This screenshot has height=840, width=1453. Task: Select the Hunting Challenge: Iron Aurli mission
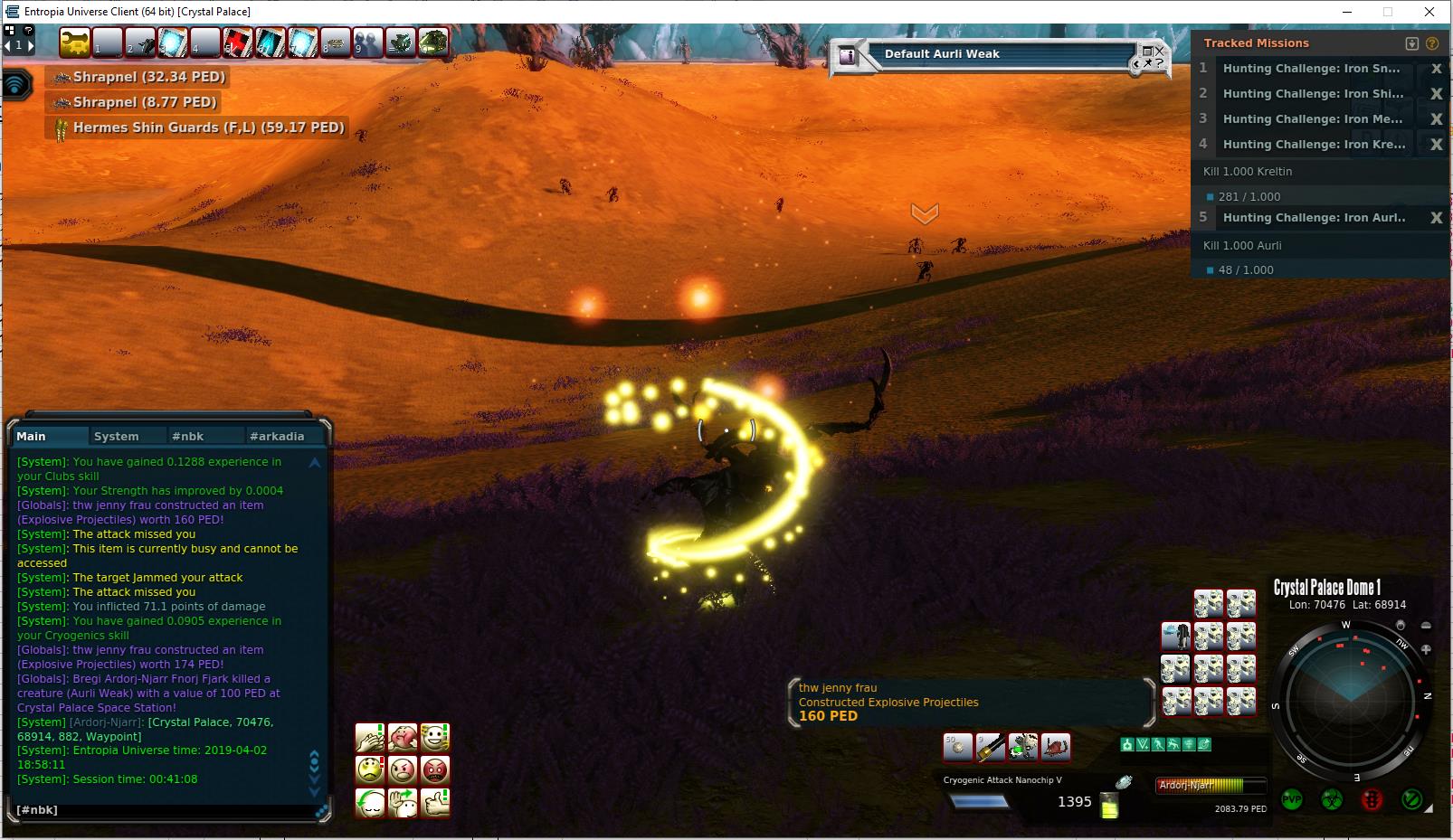click(1314, 218)
